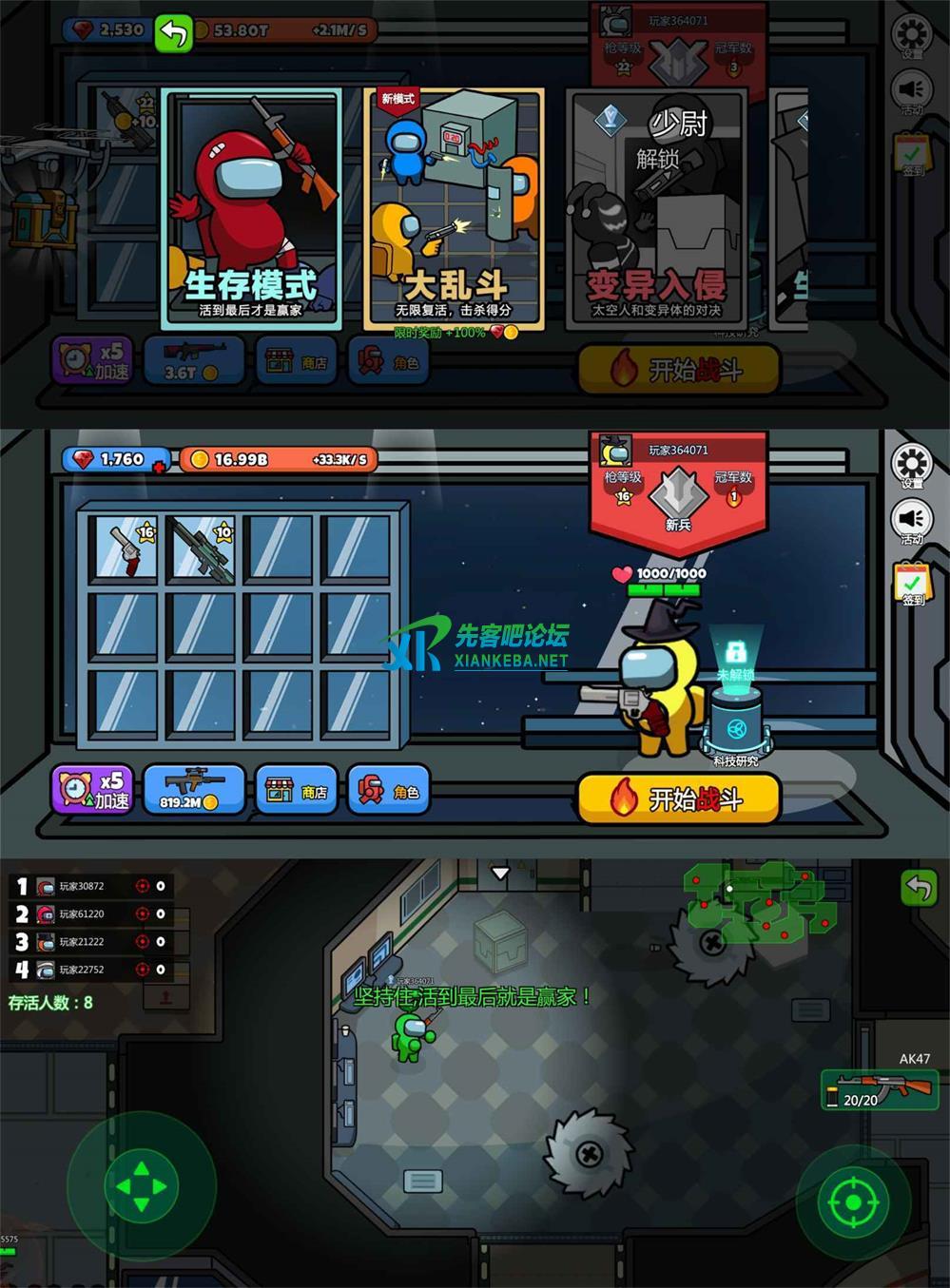This screenshot has height=1288, width=950.
Task: Select the sniper rifle weapon slot
Action: (204, 548)
